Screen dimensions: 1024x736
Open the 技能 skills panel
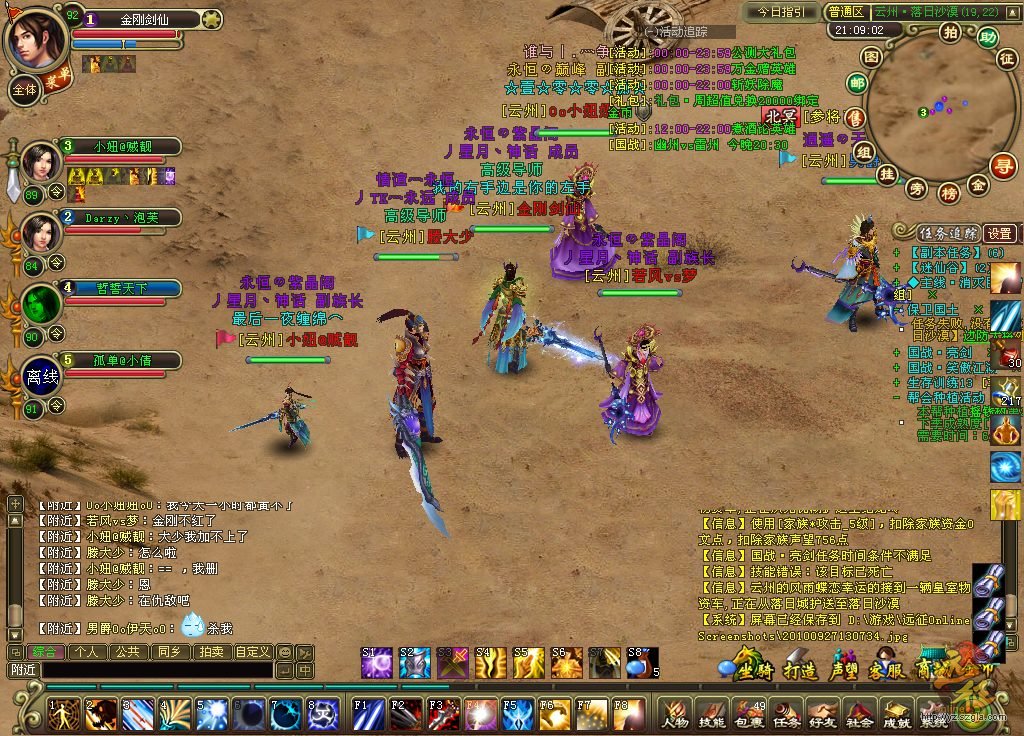pos(712,714)
